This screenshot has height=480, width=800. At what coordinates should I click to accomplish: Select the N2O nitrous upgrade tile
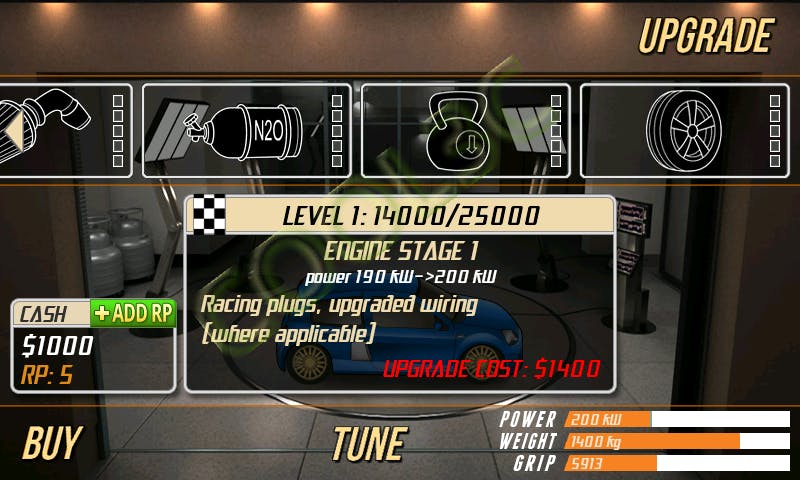click(x=246, y=131)
